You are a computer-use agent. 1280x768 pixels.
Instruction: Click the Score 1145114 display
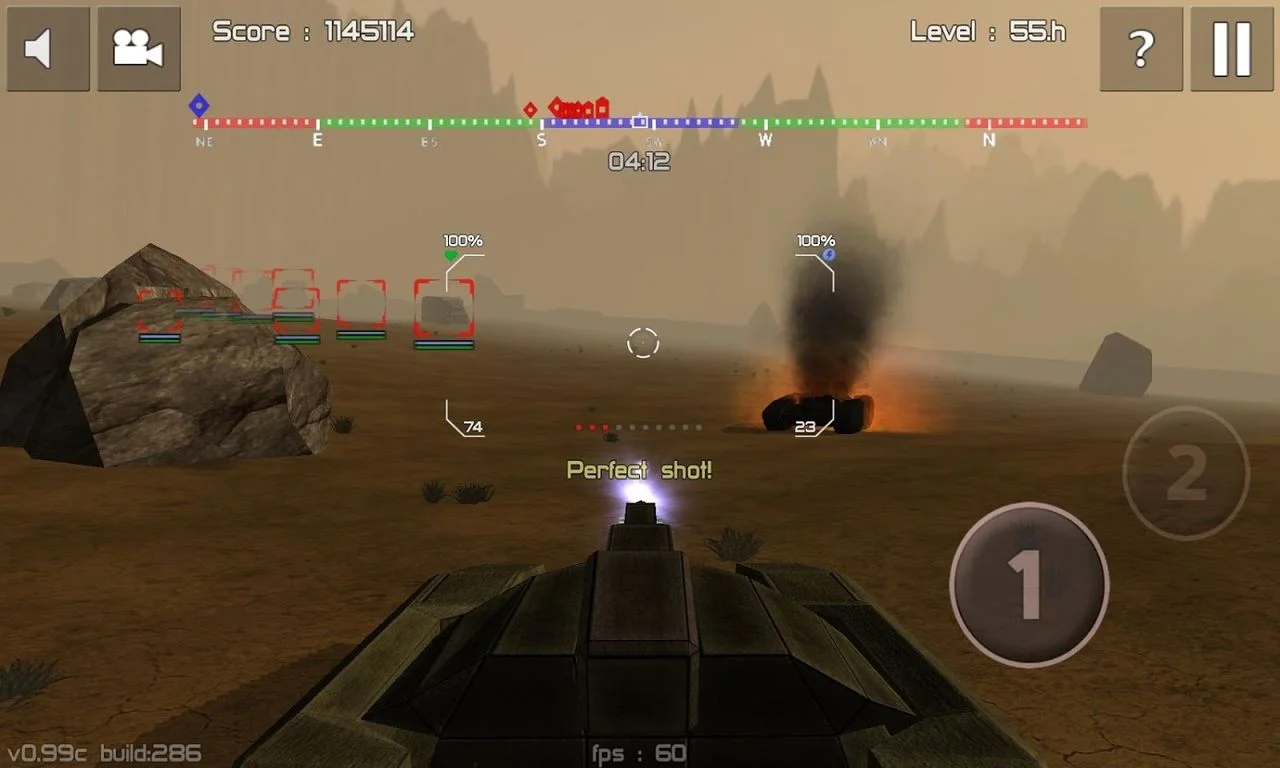click(311, 31)
